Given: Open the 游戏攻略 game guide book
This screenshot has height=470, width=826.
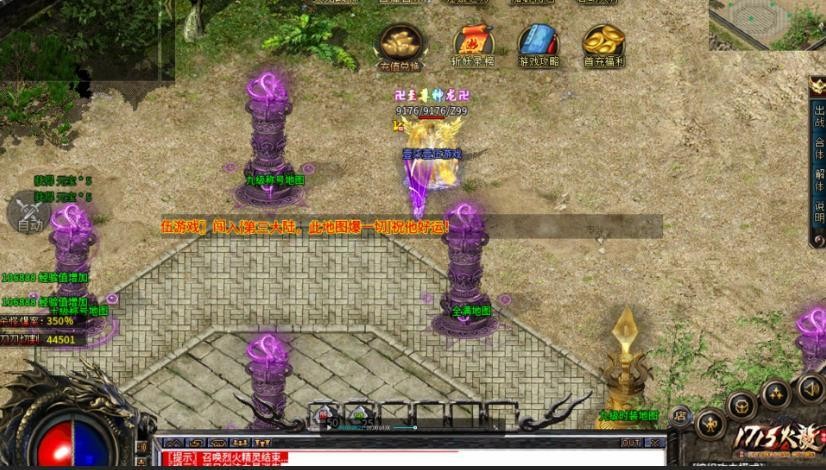Looking at the screenshot, I should 538,43.
